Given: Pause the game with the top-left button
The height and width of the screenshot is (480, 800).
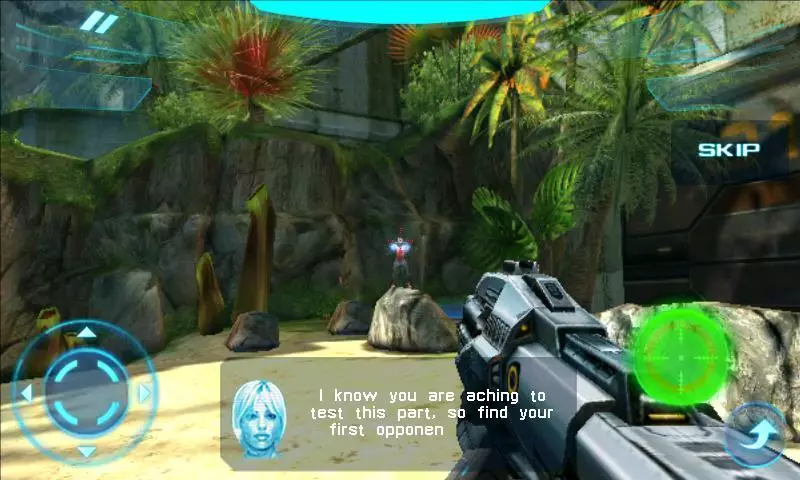Looking at the screenshot, I should point(98,22).
